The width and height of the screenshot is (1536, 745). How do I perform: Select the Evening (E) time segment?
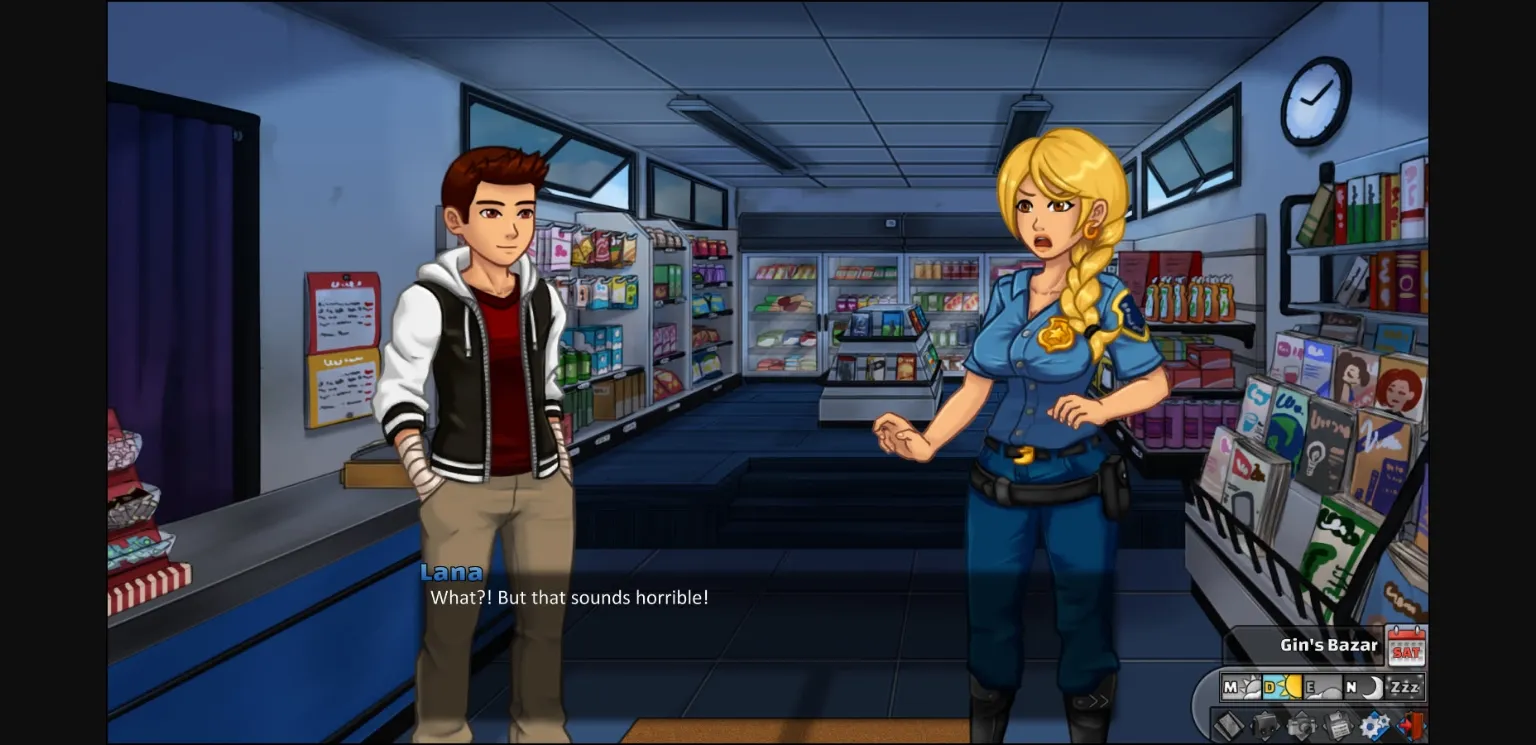tap(1324, 687)
